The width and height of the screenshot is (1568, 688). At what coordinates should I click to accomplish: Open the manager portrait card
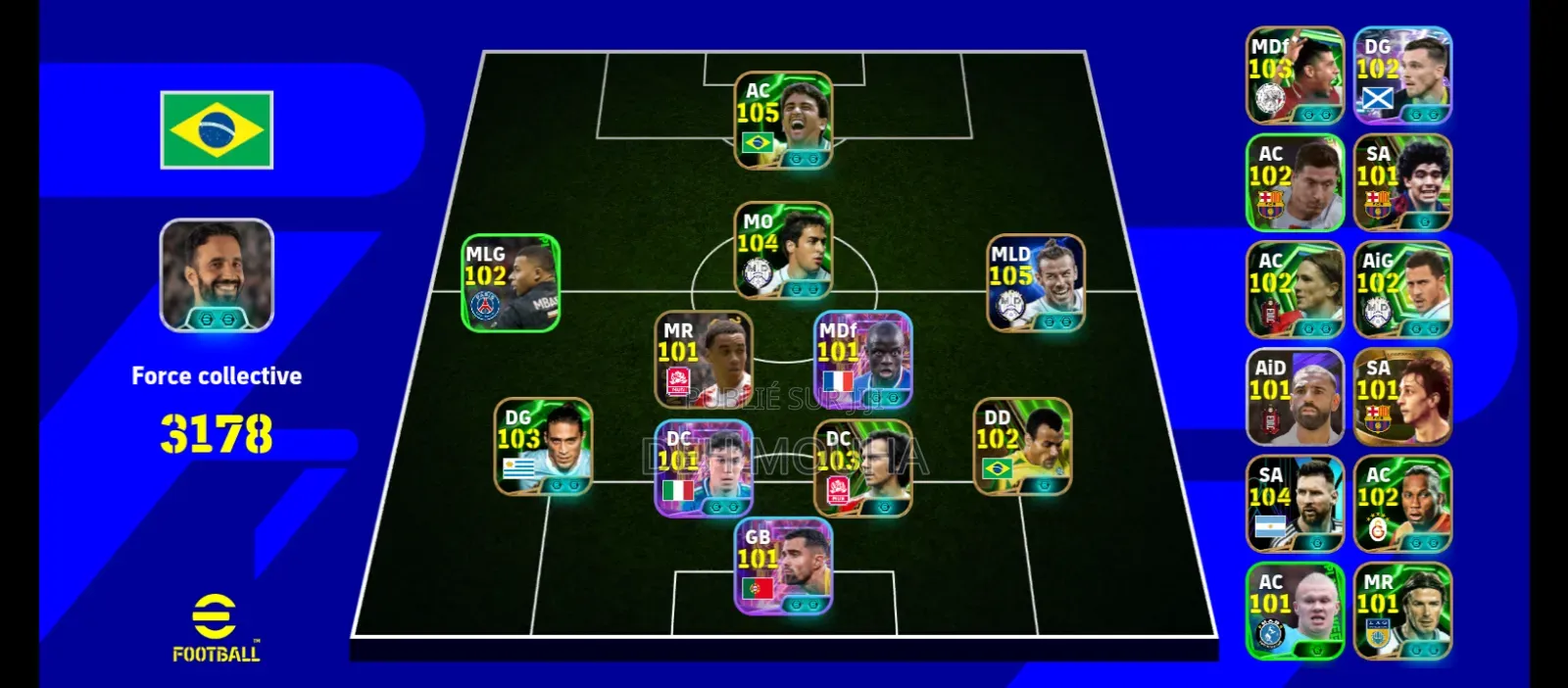[x=217, y=275]
